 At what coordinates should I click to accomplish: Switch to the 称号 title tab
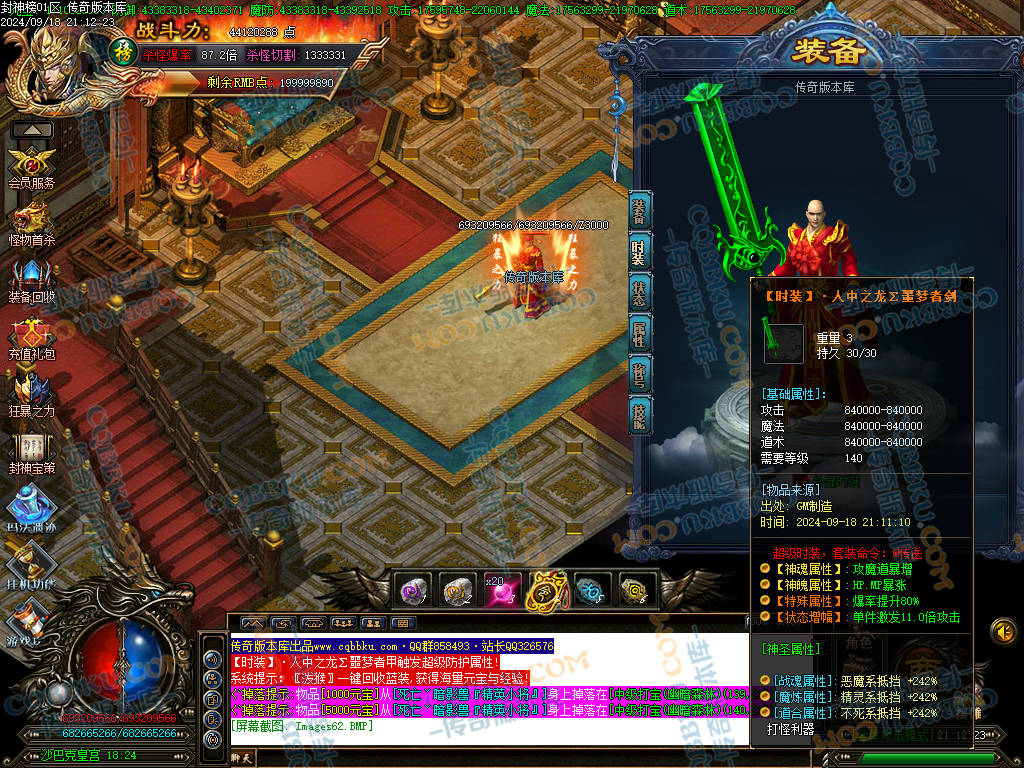click(x=639, y=373)
